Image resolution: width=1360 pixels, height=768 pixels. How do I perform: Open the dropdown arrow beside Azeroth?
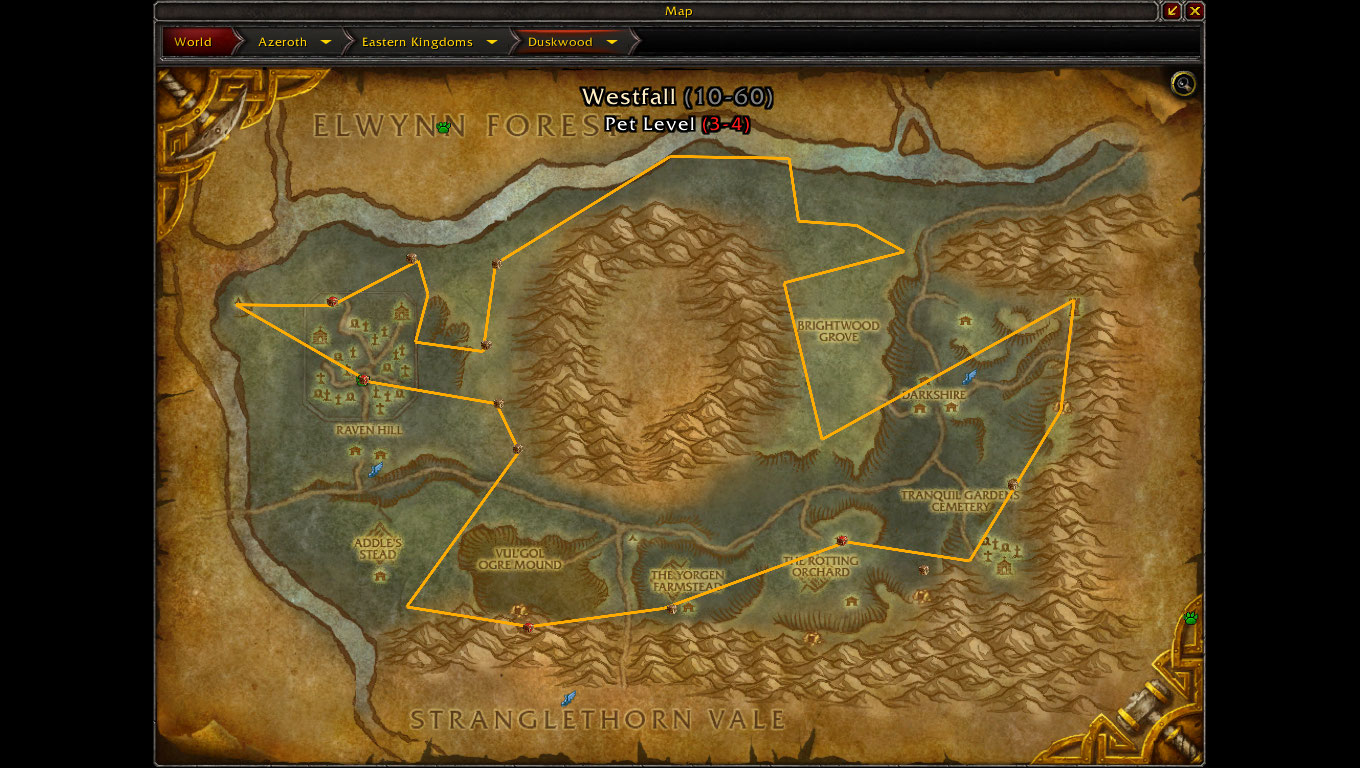click(x=326, y=42)
